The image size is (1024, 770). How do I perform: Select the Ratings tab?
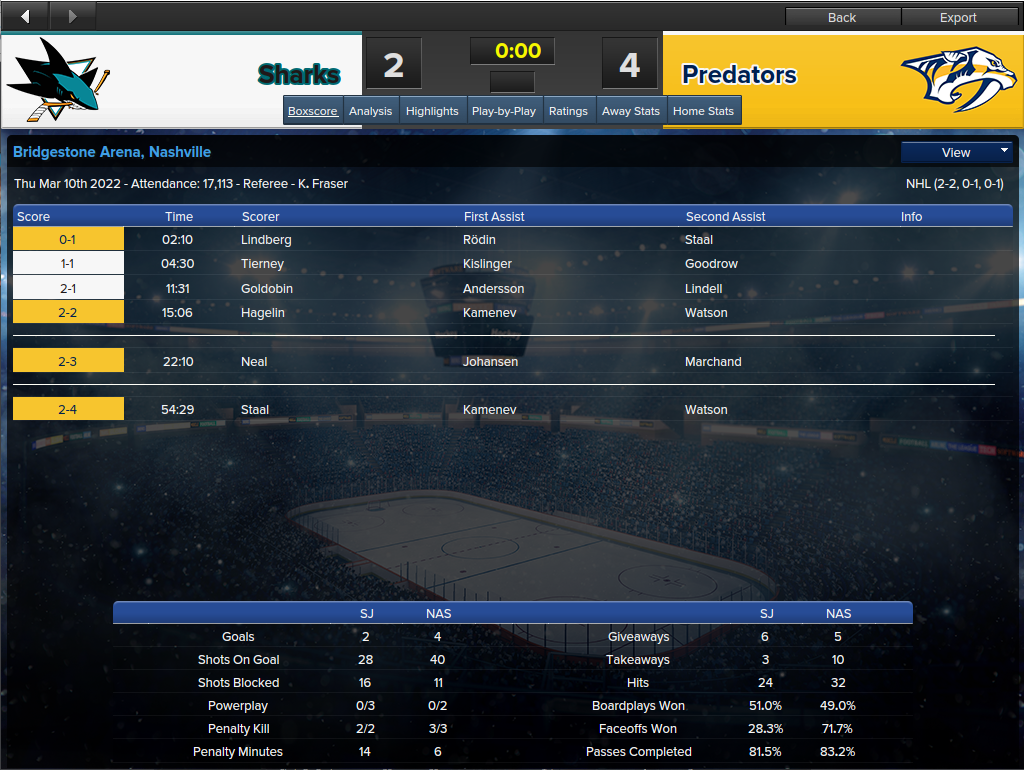(x=568, y=111)
